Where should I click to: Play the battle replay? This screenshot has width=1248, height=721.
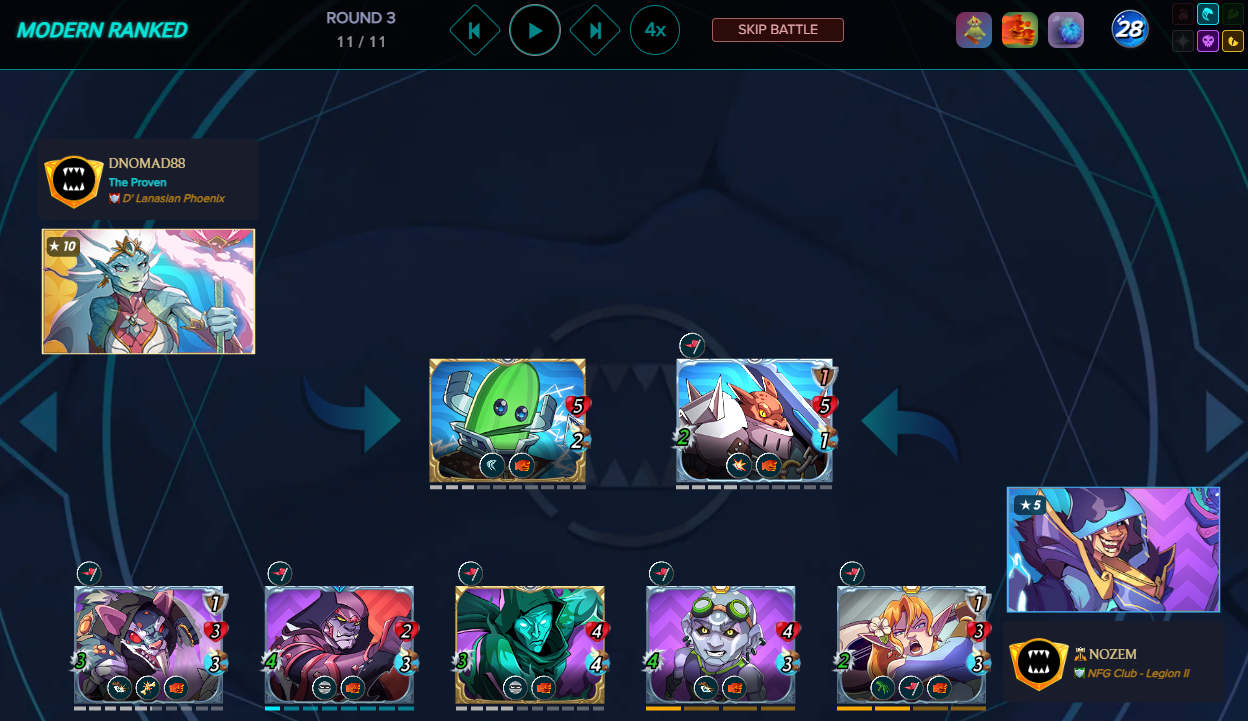point(535,30)
